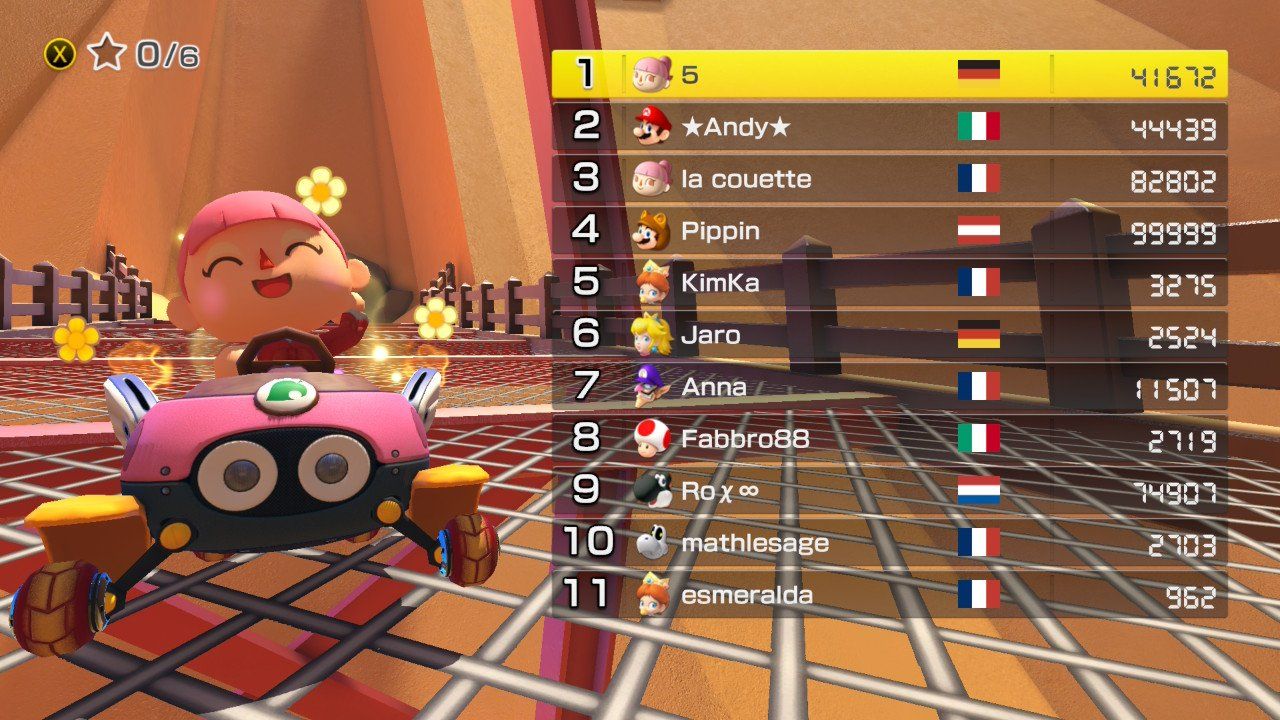Choose ★Andy★ in the results list
Image resolution: width=1280 pixels, height=720 pixels.
point(889,127)
